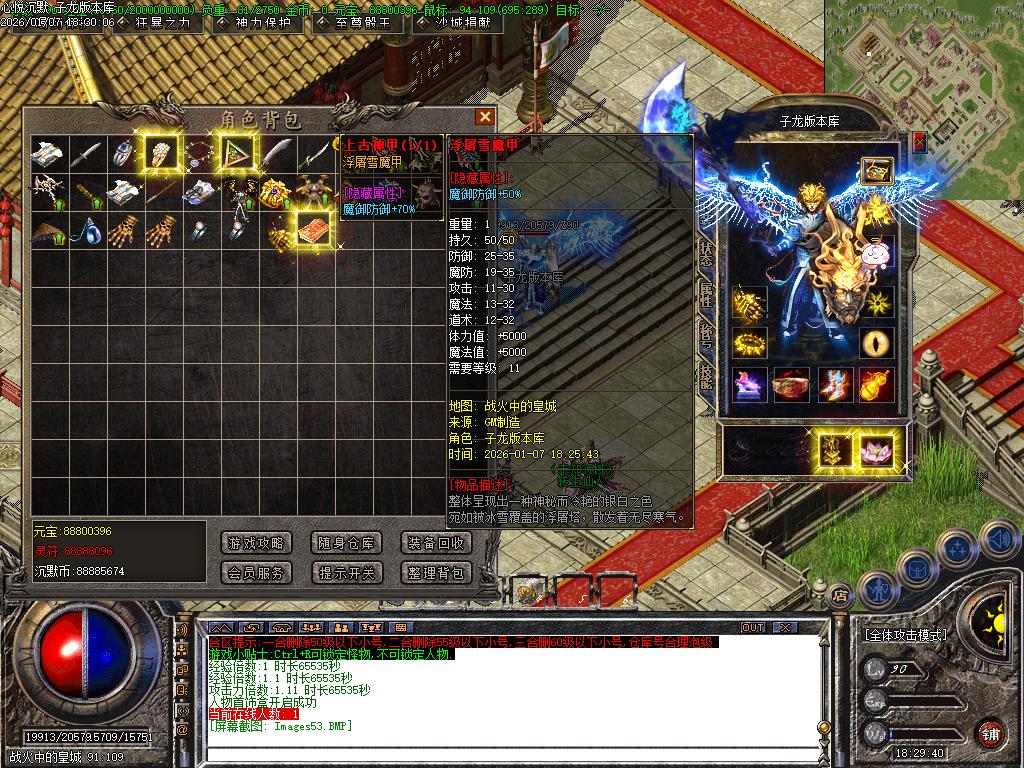This screenshot has width=1024, height=768.
Task: Open 随身仓库 portable storage
Action: (346, 543)
